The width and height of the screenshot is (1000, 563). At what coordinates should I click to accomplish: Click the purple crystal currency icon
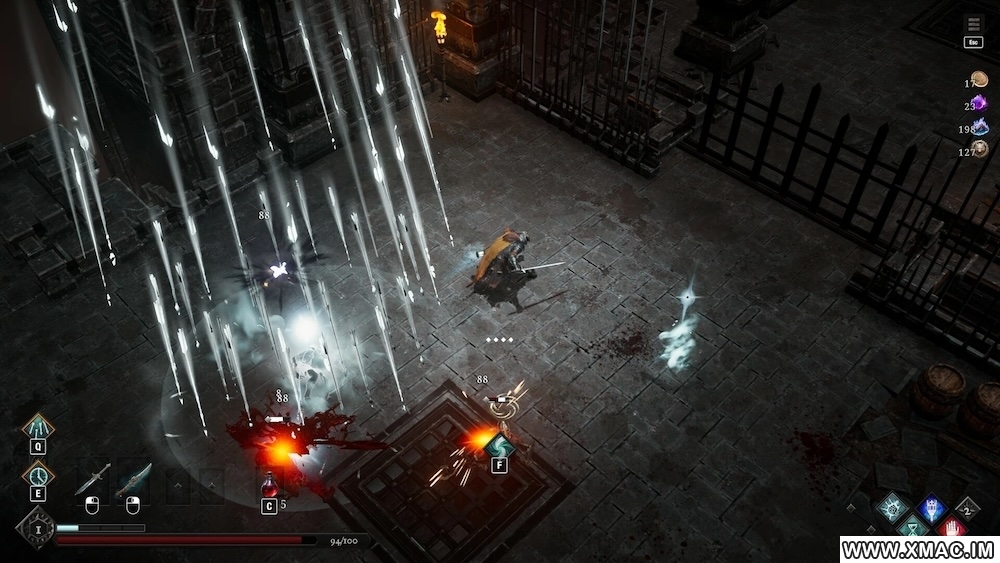click(980, 103)
